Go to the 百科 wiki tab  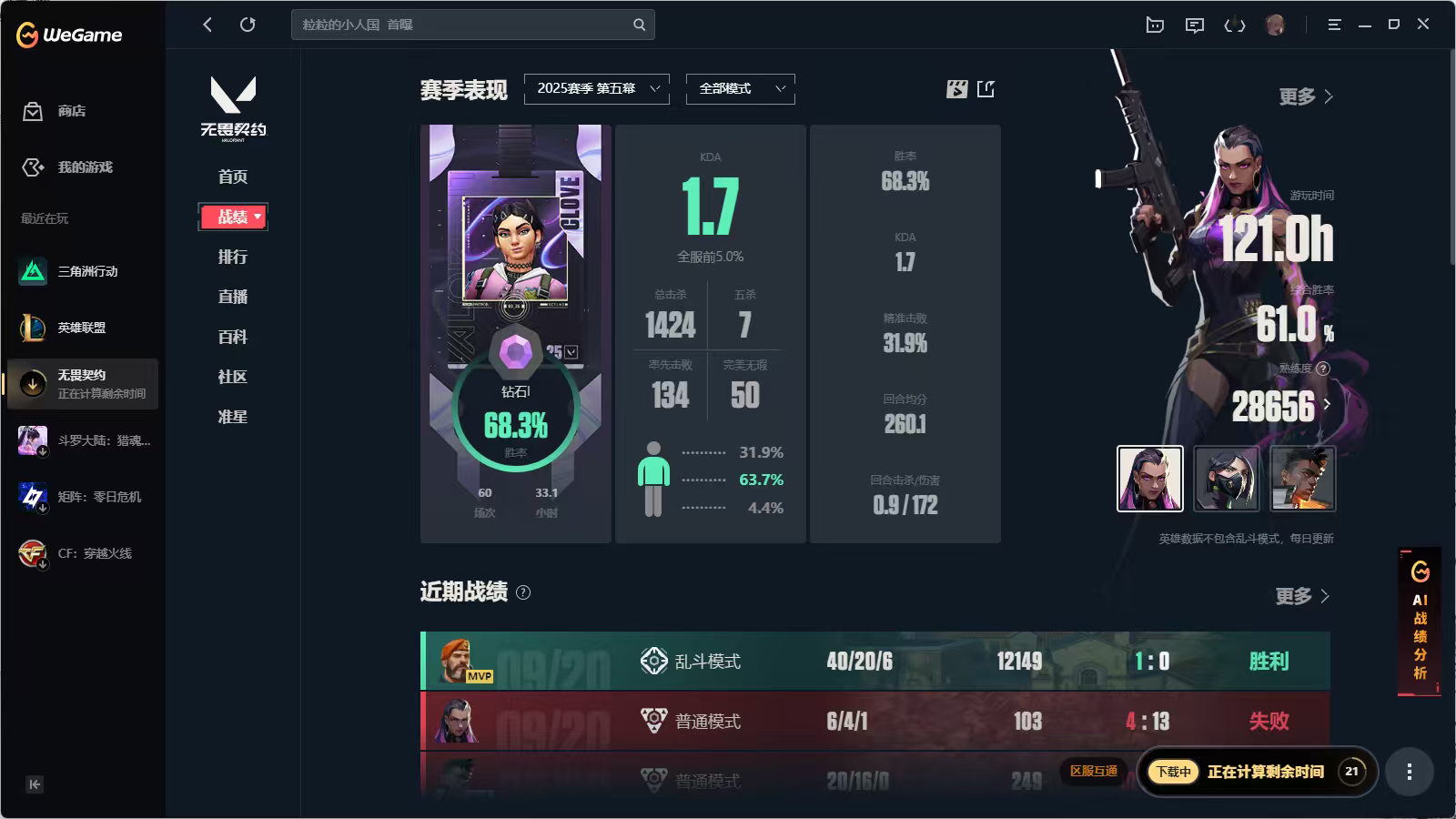click(x=232, y=337)
